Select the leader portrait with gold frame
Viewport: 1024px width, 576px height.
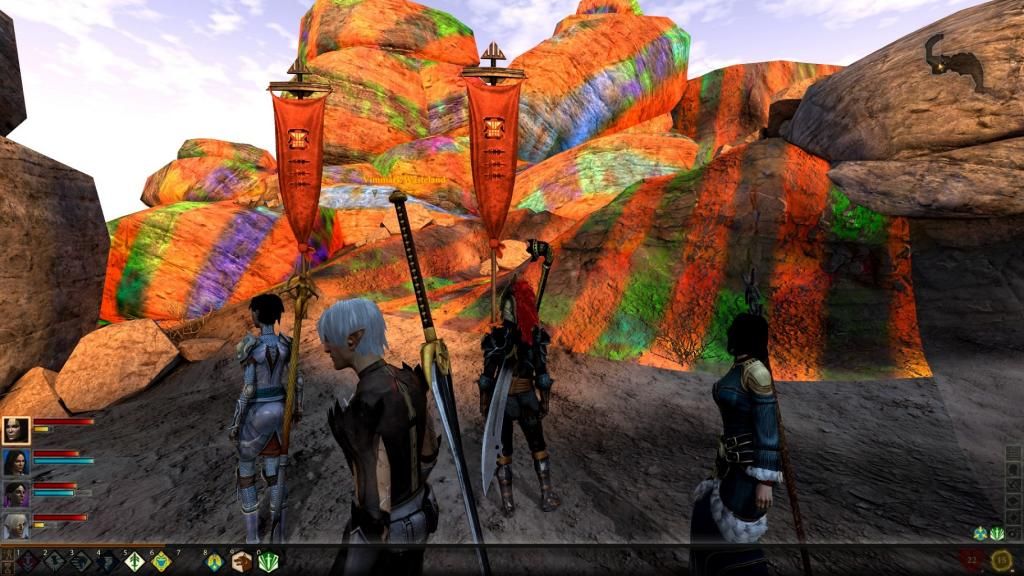click(16, 430)
